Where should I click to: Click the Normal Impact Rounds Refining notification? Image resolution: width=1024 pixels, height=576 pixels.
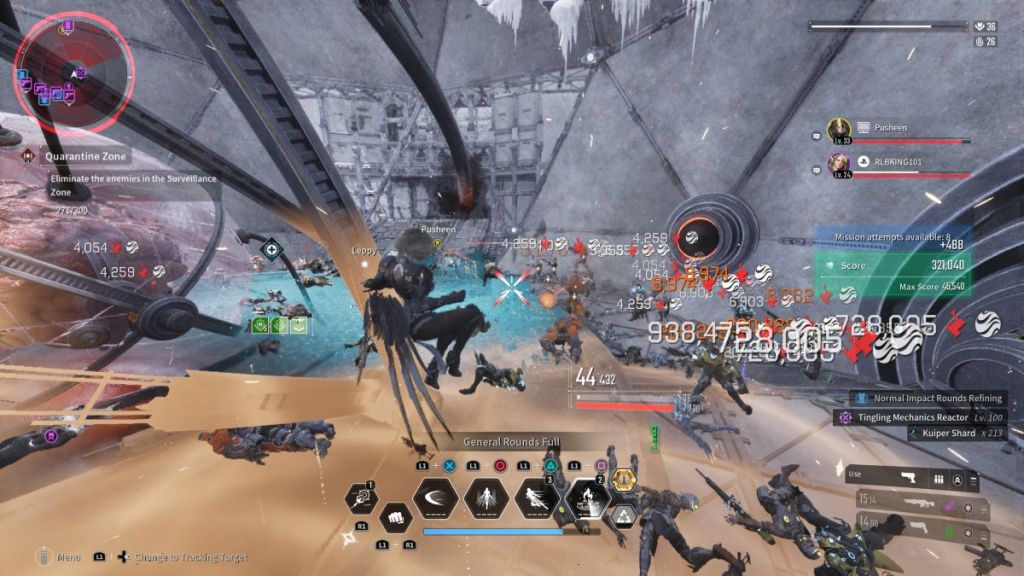pyautogui.click(x=926, y=398)
